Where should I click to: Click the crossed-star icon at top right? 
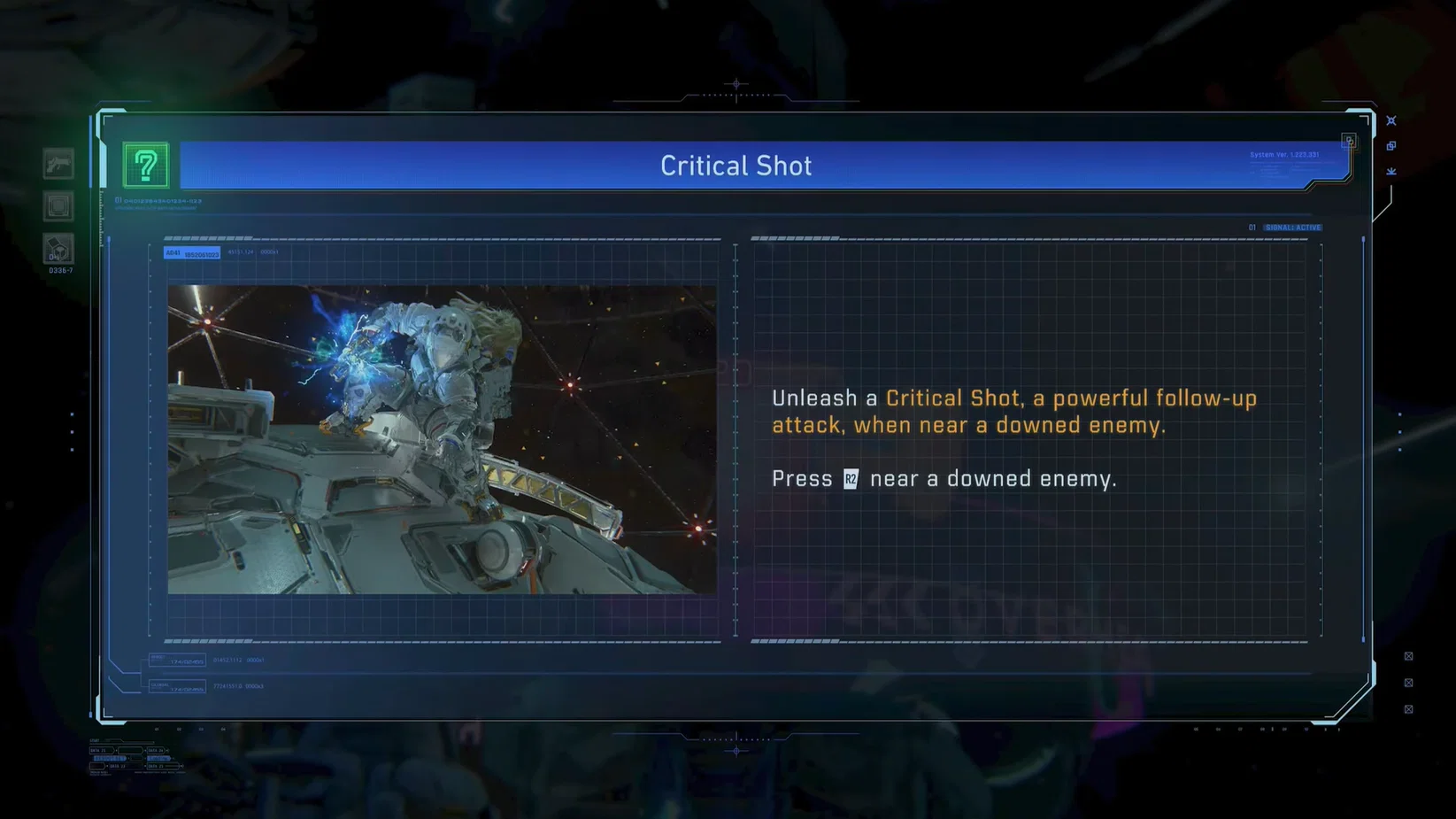[1392, 120]
